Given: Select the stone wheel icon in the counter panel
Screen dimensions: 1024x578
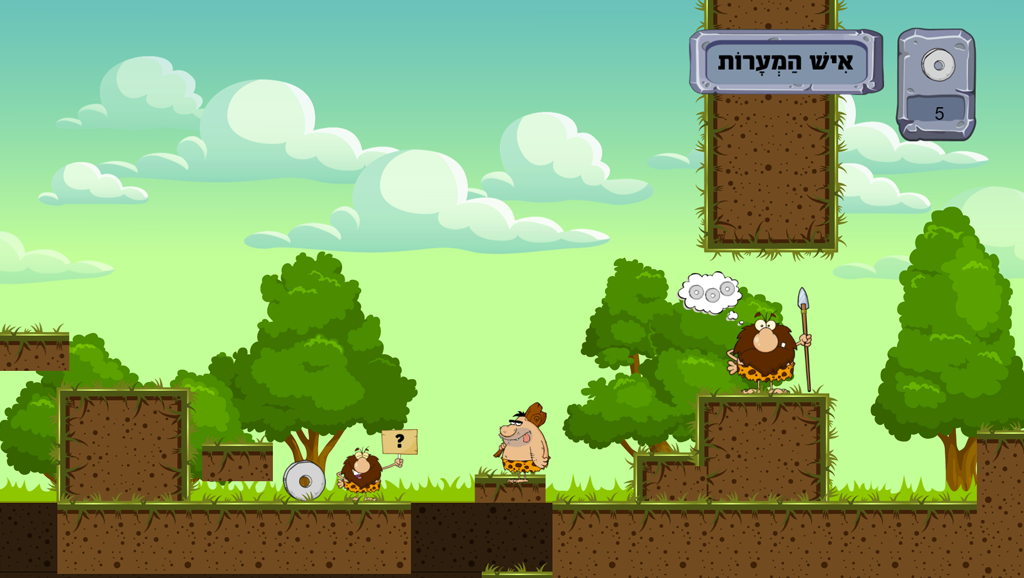Looking at the screenshot, I should [x=937, y=65].
